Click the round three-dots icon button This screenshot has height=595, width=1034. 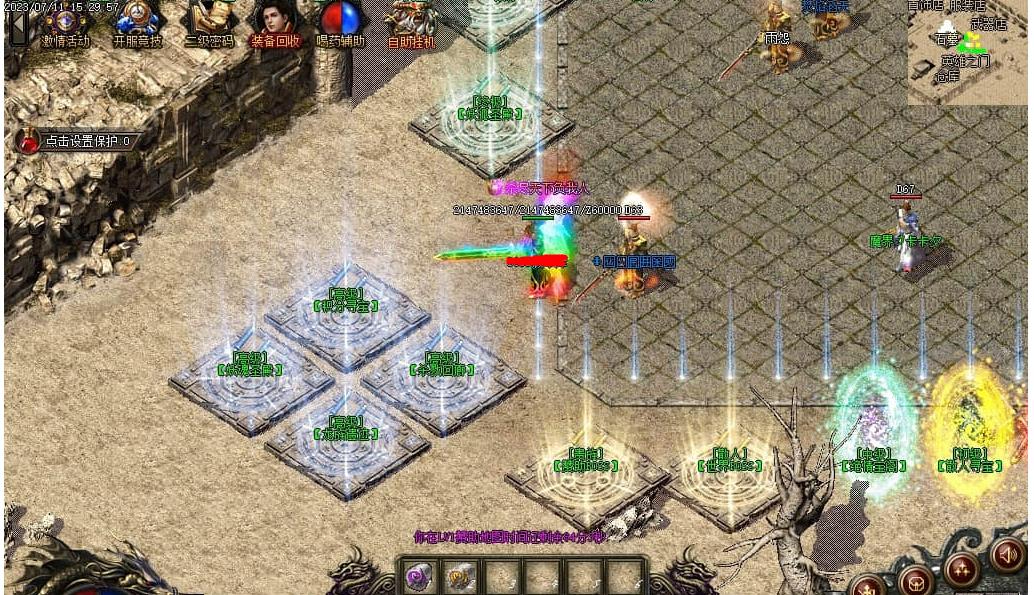(962, 570)
